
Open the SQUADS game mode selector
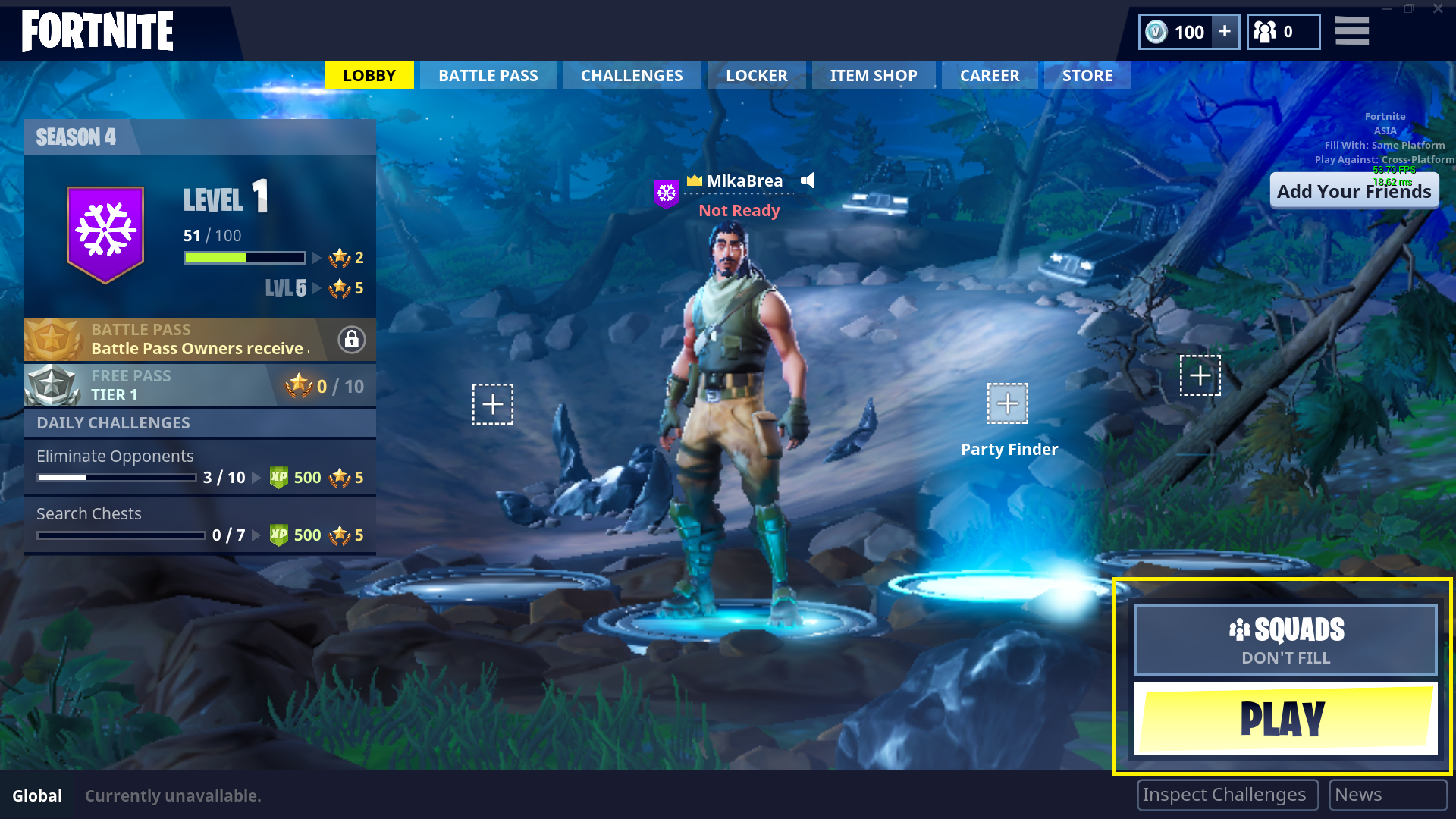point(1285,630)
